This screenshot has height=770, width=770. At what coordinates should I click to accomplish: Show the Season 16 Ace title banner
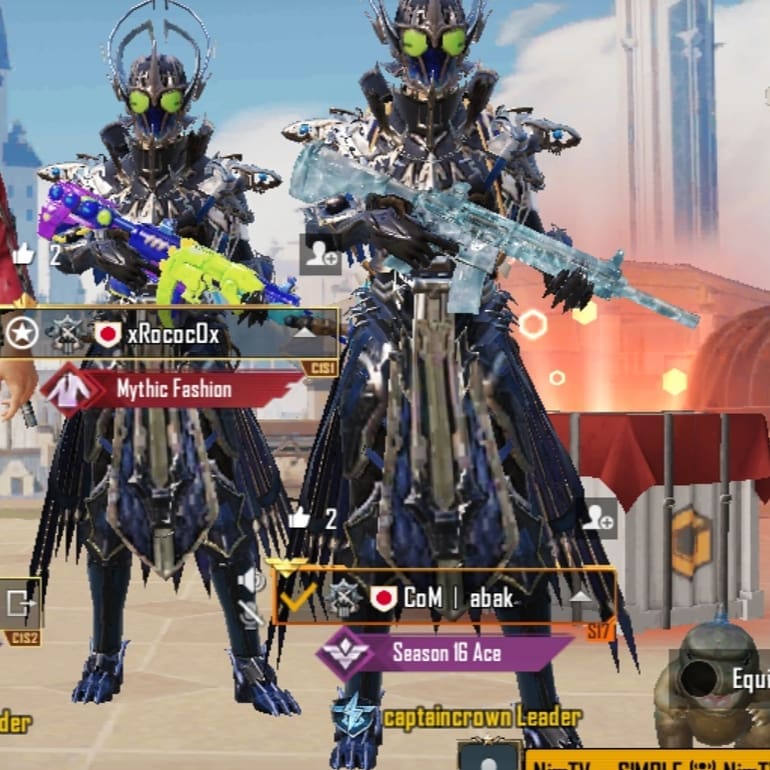445,654
